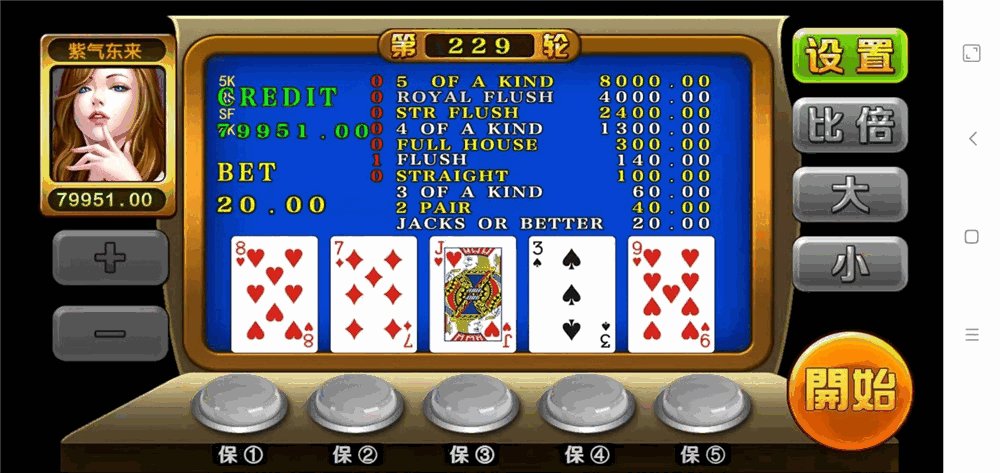
Task: Select the 9 of hearts card
Action: tap(671, 294)
